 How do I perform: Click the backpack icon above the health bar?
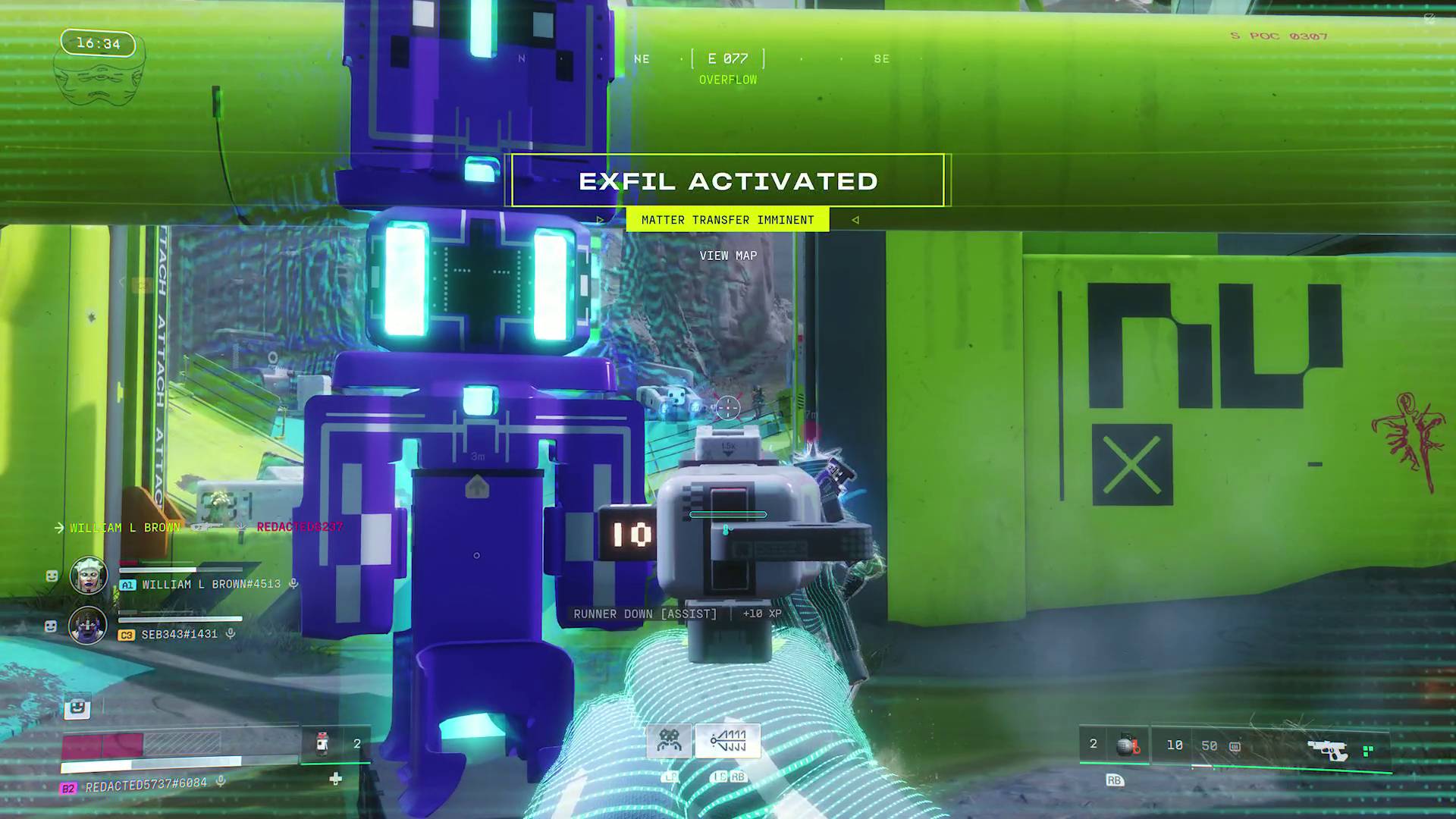coord(77,707)
